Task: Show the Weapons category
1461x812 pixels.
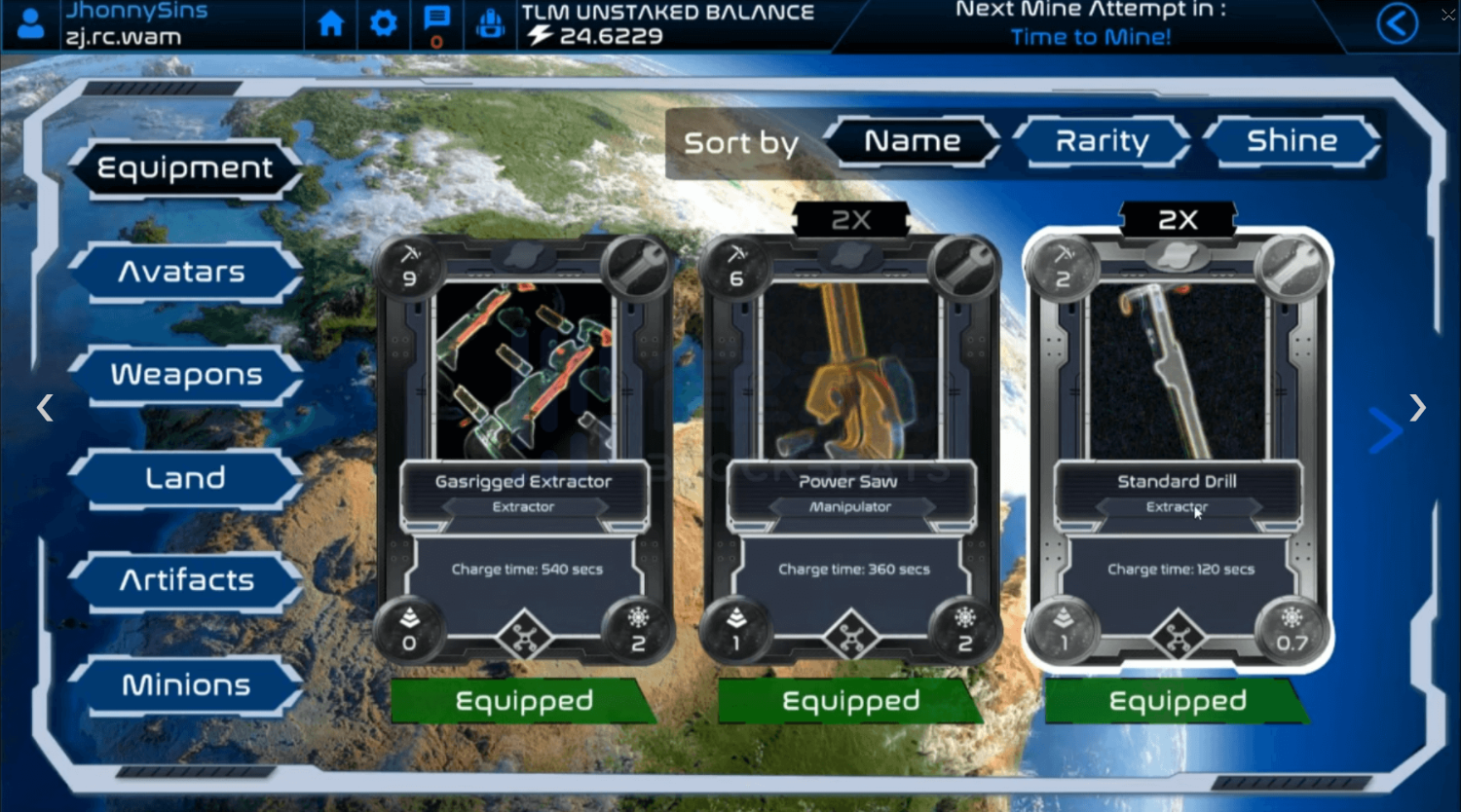Action: click(x=186, y=375)
